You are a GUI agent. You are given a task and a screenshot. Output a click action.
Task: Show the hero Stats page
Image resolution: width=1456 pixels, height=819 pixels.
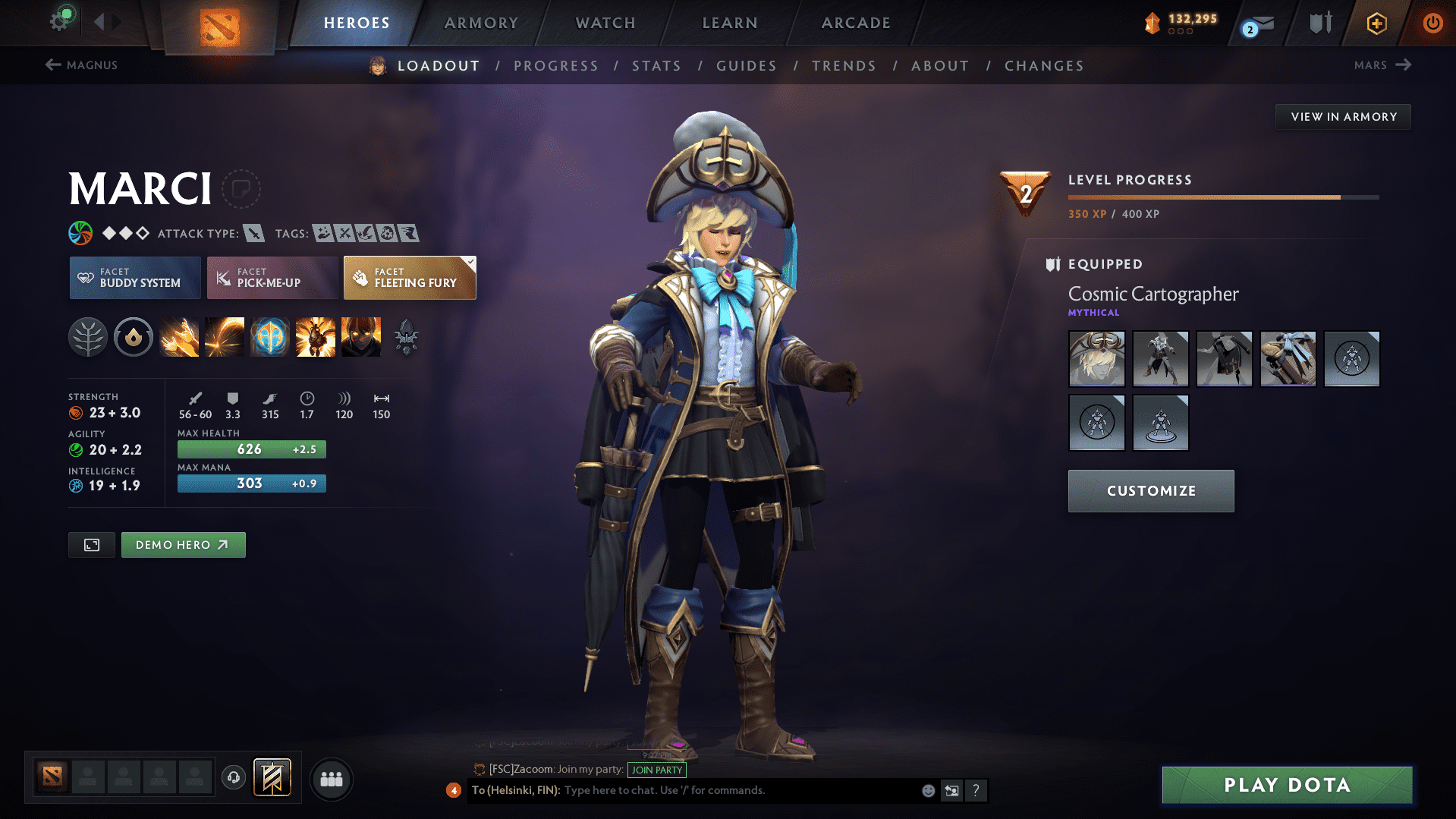[x=656, y=66]
